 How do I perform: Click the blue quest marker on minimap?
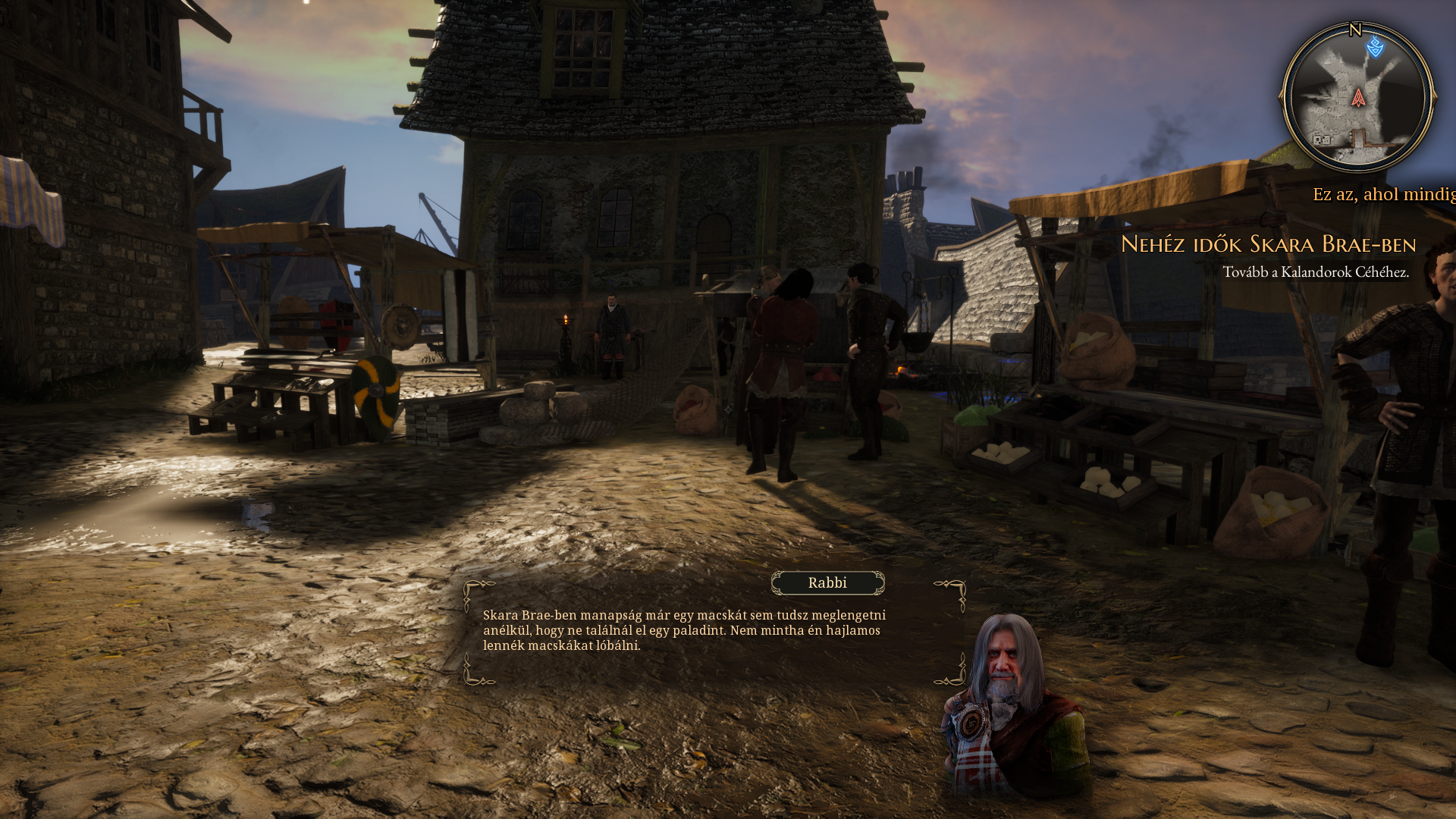[1375, 48]
